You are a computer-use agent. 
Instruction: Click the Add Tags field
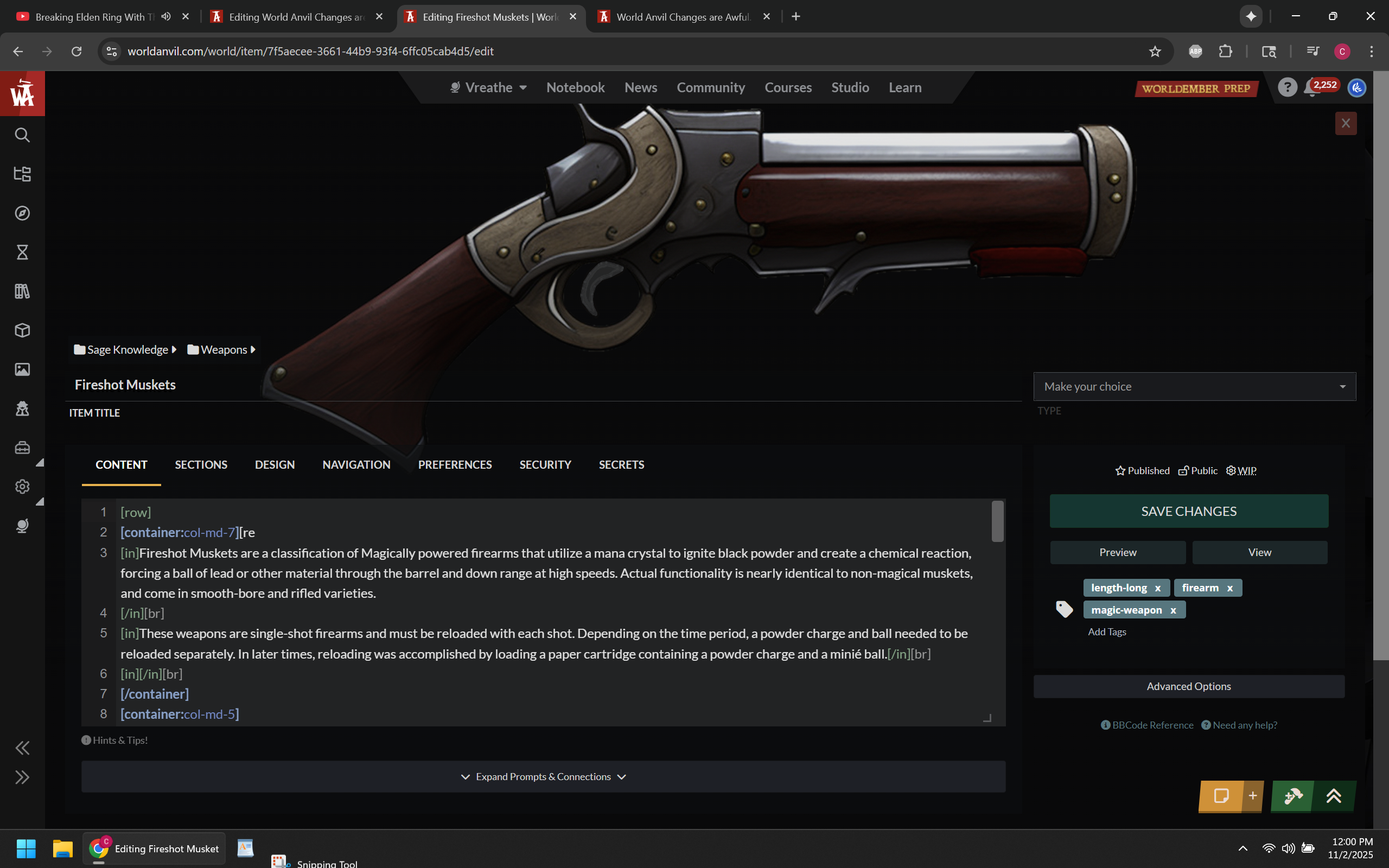(1107, 631)
